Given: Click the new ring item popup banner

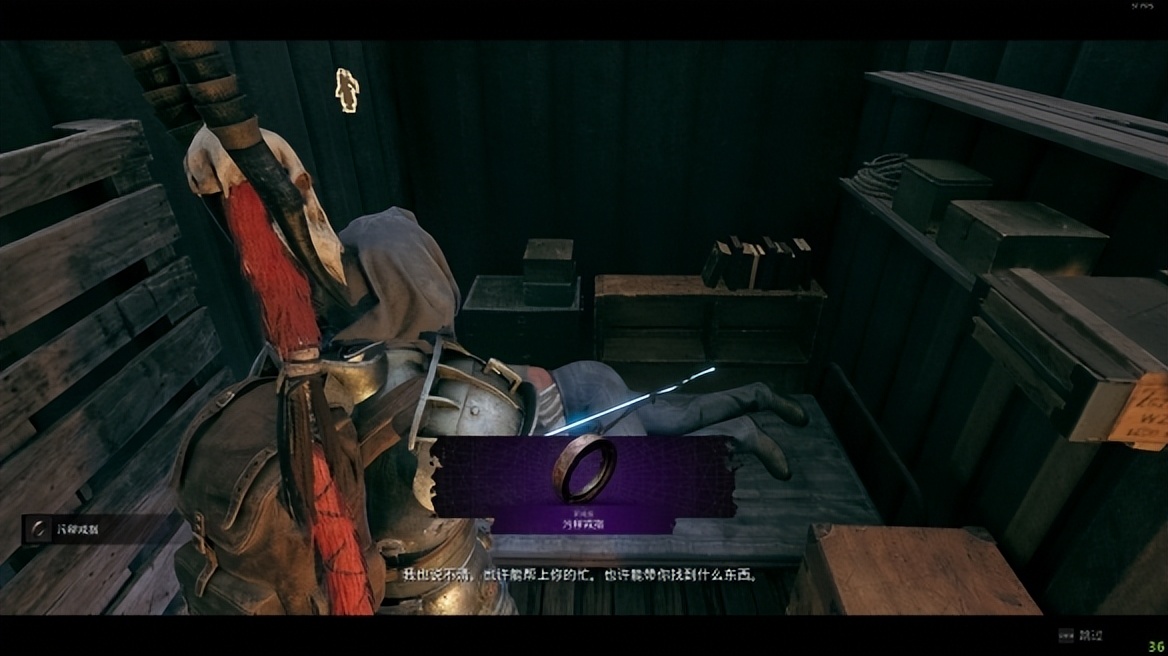Looking at the screenshot, I should click(584, 484).
